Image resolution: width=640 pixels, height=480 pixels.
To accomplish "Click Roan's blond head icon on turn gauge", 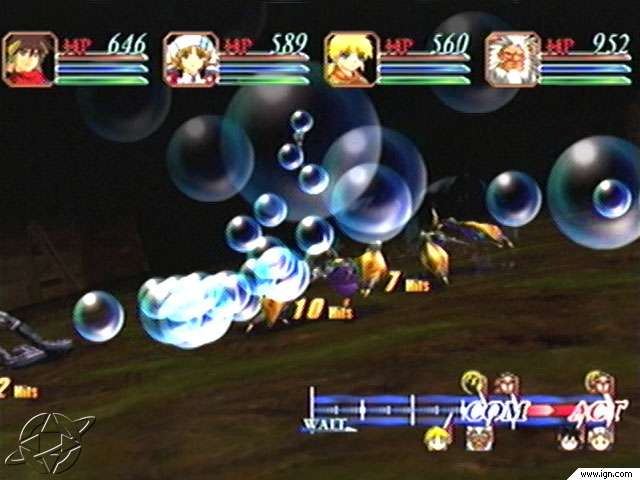I will pyautogui.click(x=435, y=439).
